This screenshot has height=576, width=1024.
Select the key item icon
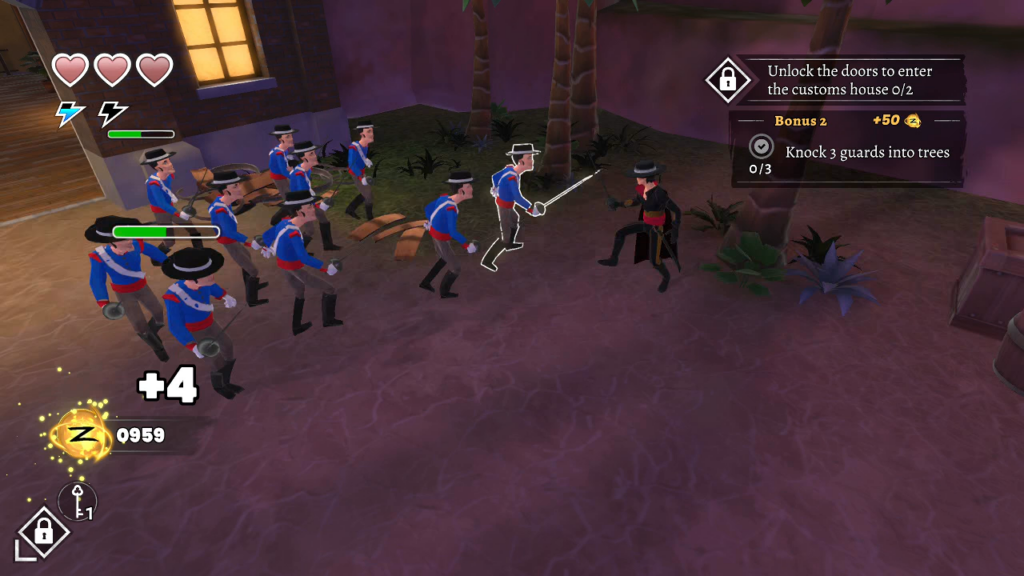click(78, 500)
